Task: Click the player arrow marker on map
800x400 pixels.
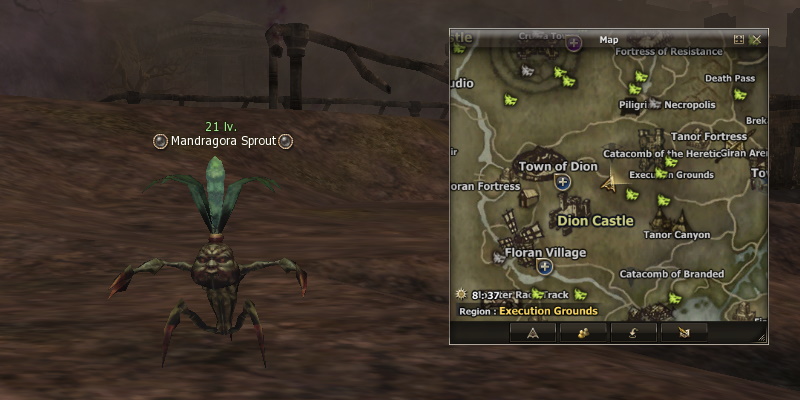Action: pyautogui.click(x=608, y=182)
